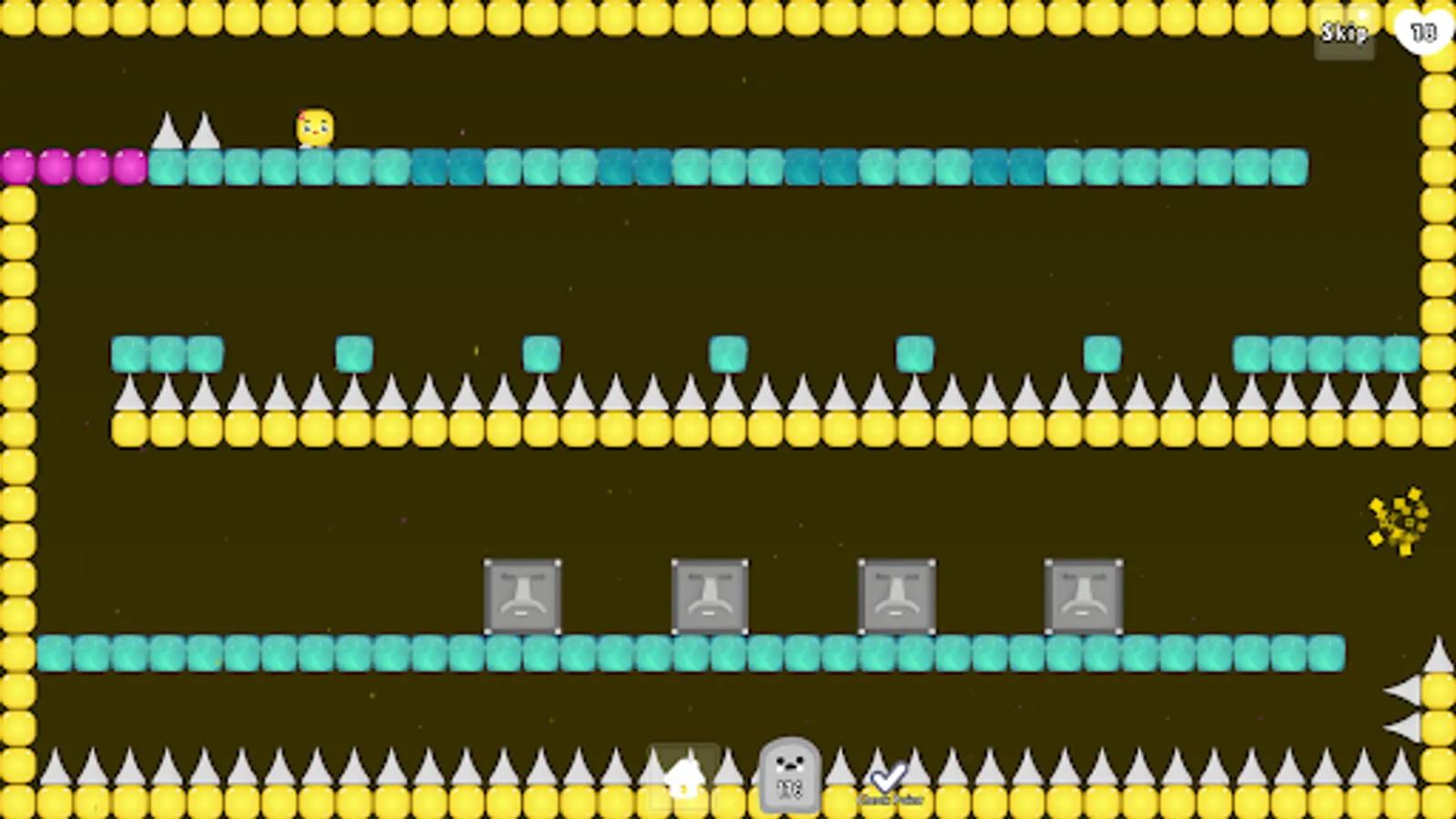Select the yellow player character
1456x819 pixels.
tap(315, 125)
